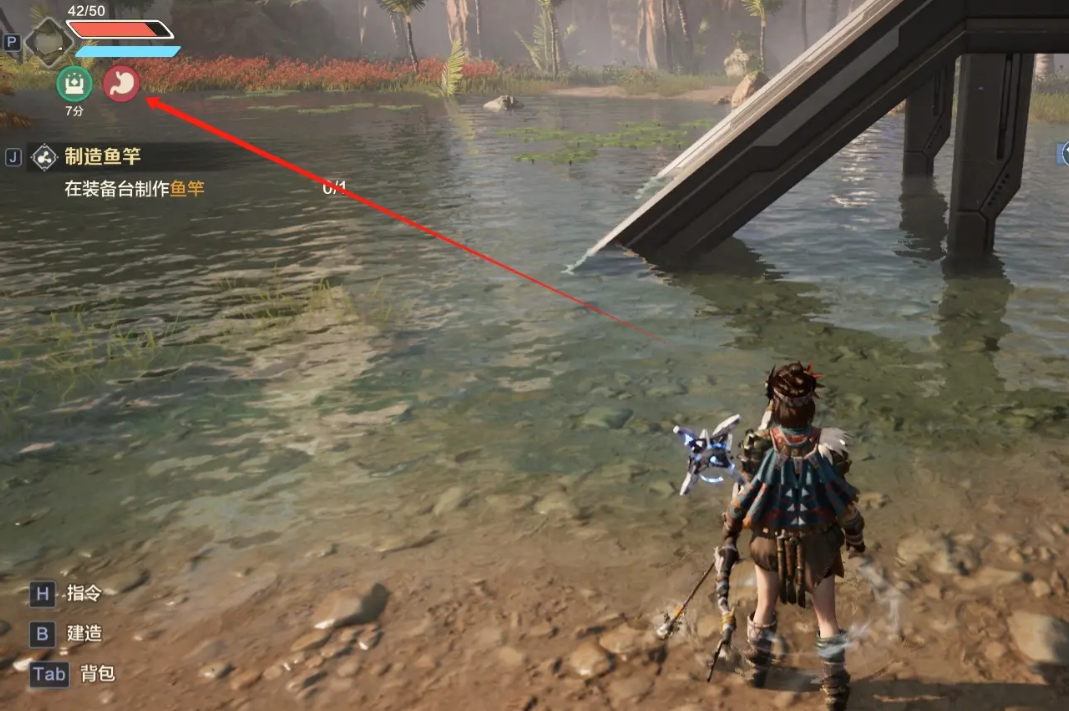Open the 背包 backpack label
Image resolution: width=1069 pixels, height=711 pixels.
point(98,673)
